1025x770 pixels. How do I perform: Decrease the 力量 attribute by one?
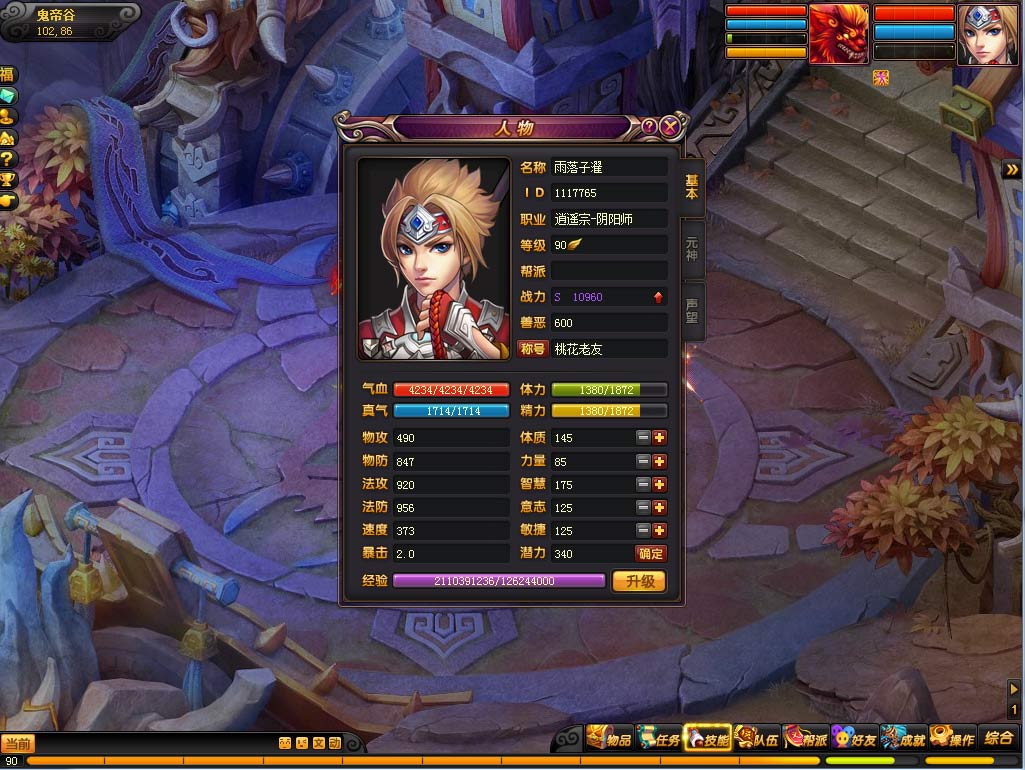pos(643,462)
